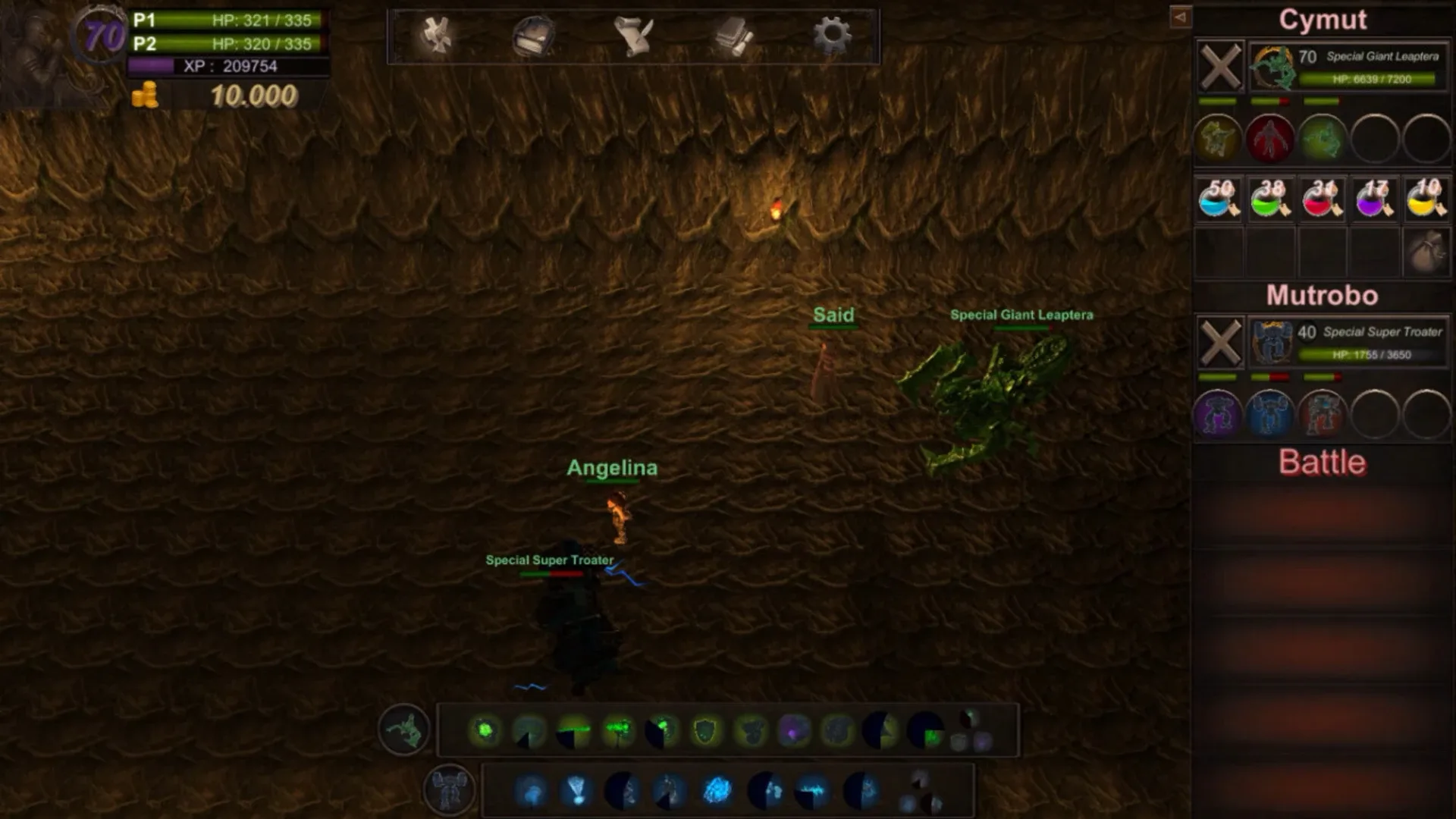Screen dimensions: 1456x819
Task: Open the armor equipment icon in the top bar
Action: click(x=535, y=34)
